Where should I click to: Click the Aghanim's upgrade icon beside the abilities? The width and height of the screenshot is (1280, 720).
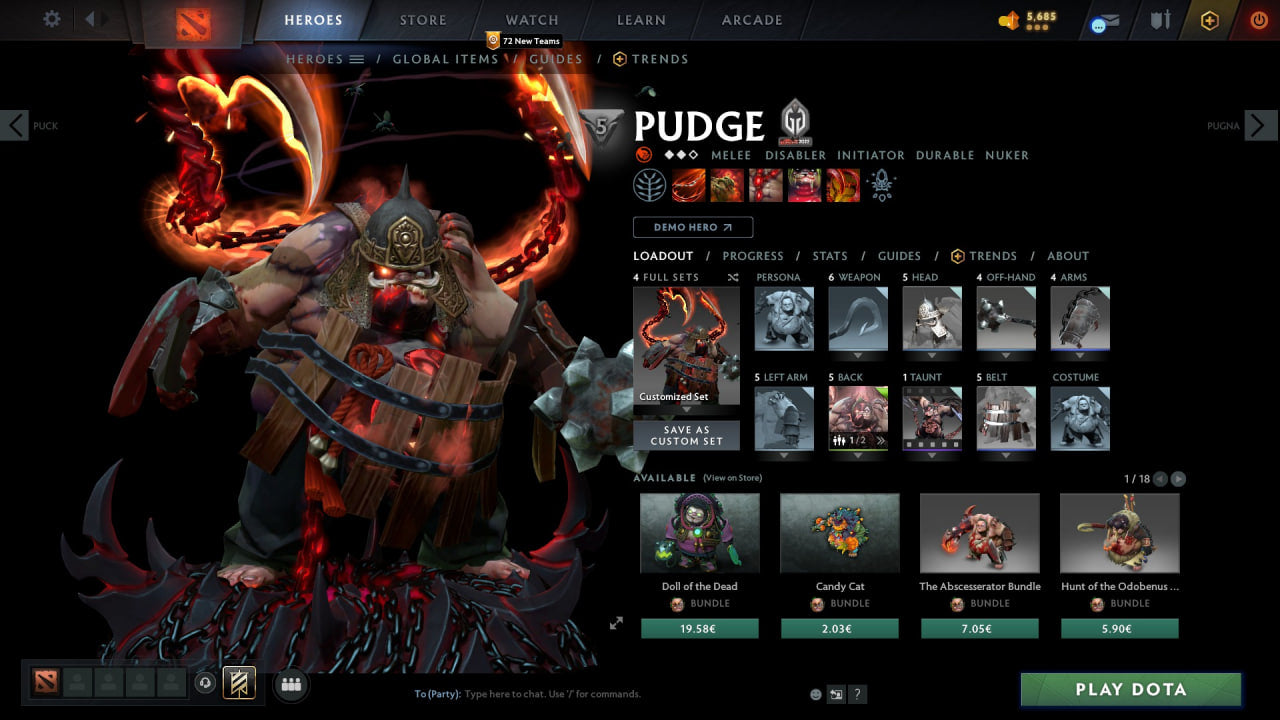click(x=880, y=185)
